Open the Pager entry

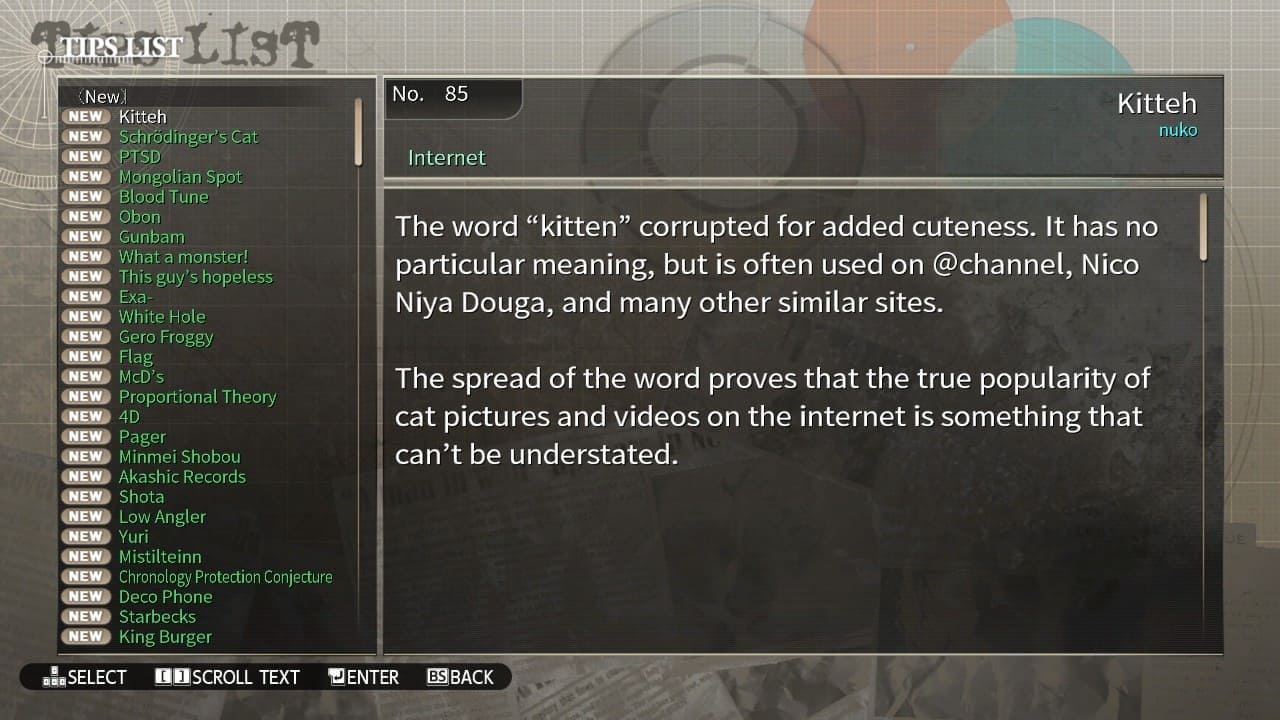[x=142, y=437]
